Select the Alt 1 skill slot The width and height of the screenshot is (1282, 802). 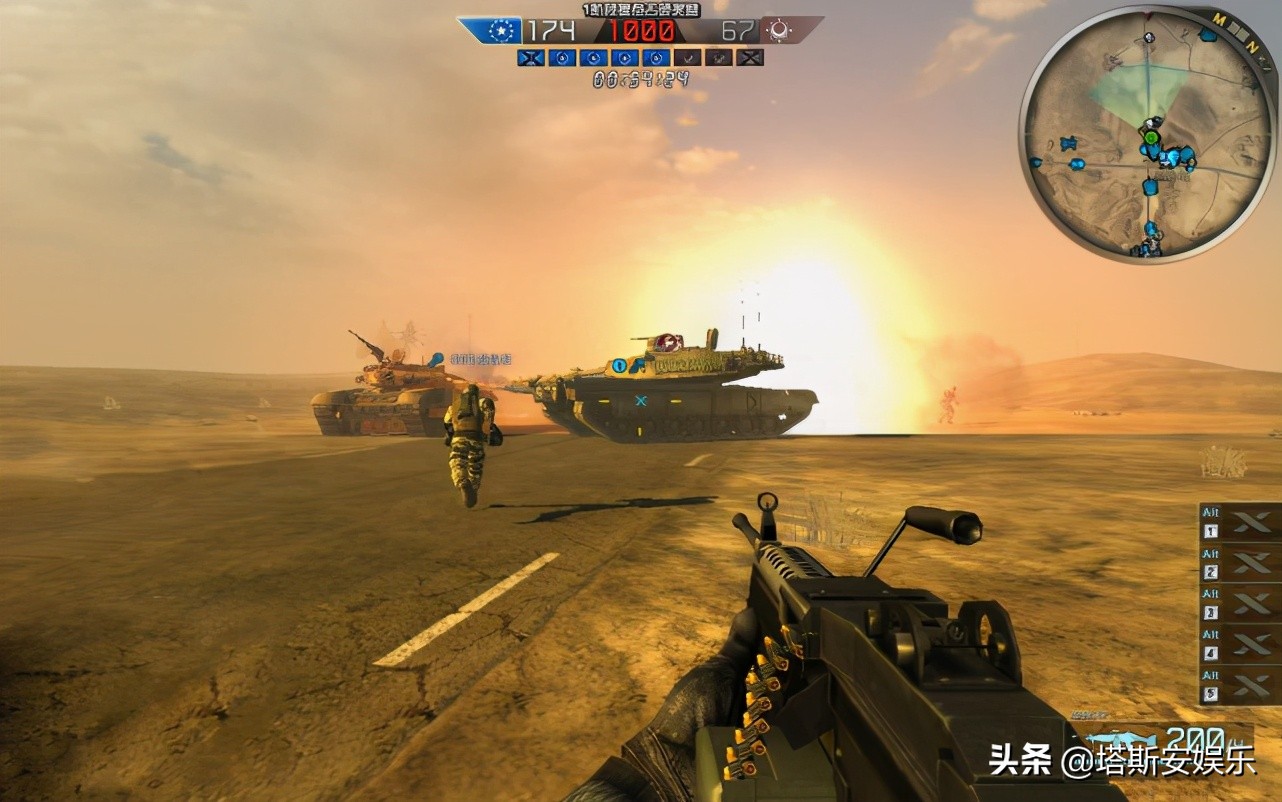click(1240, 522)
